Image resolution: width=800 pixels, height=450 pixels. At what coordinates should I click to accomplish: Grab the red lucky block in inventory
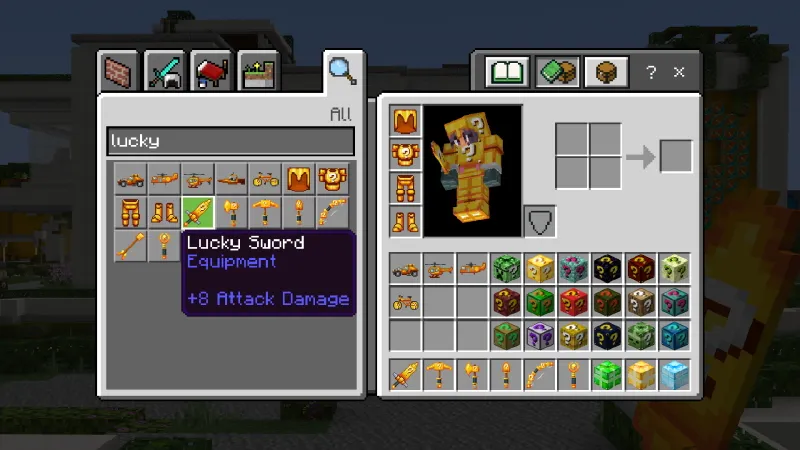(x=574, y=301)
